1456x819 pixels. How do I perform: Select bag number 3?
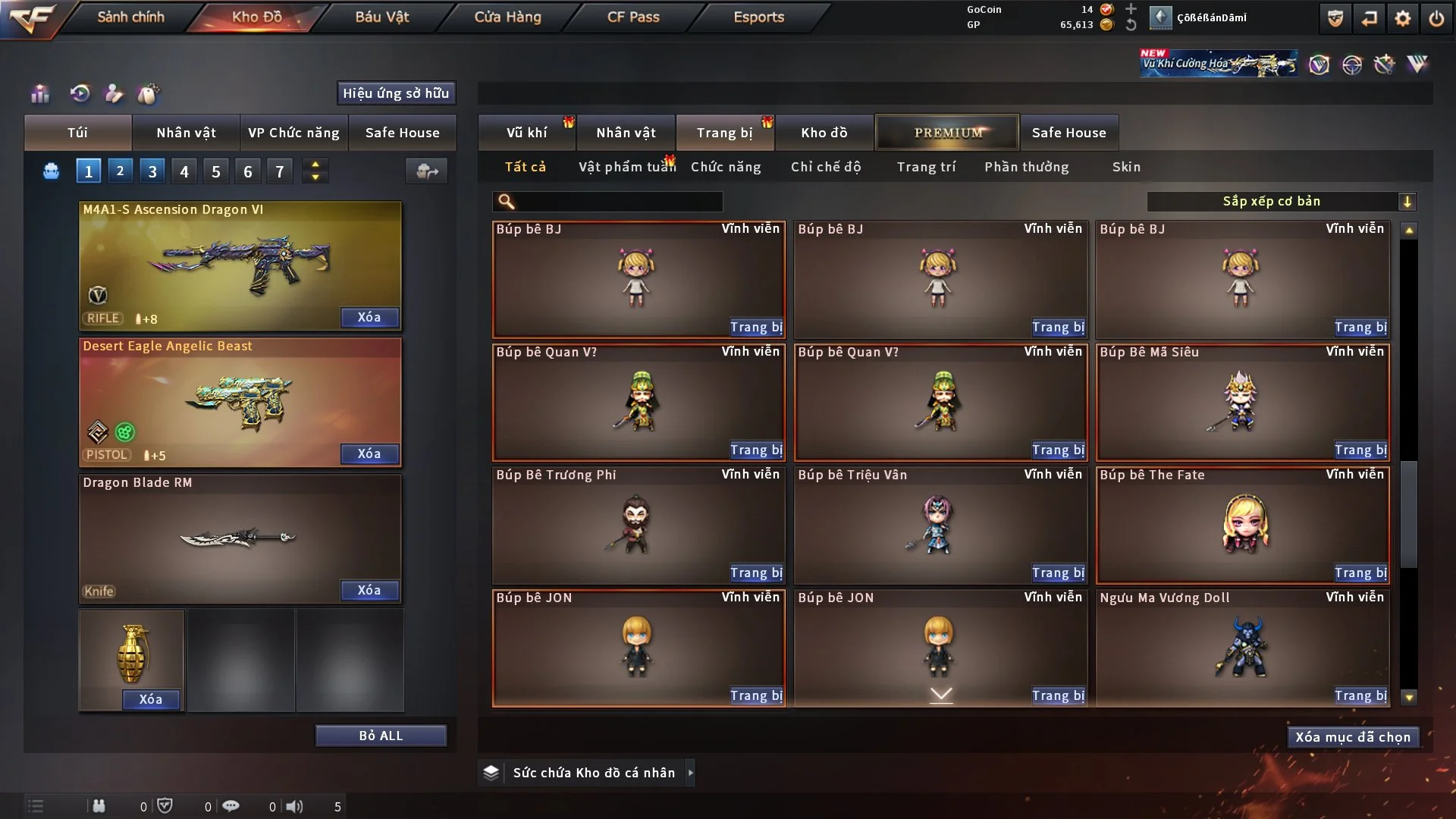(152, 171)
